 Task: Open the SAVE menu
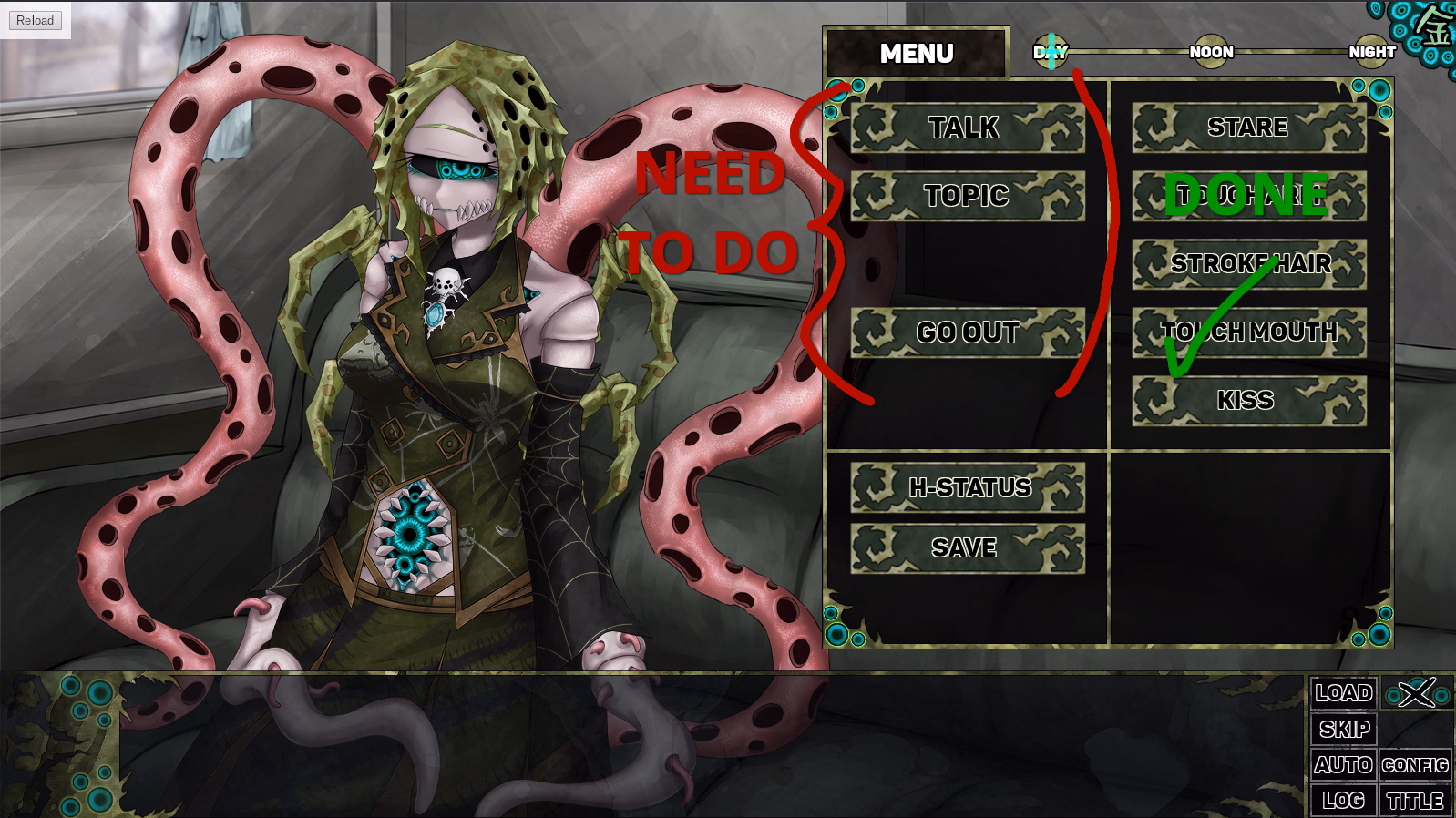coord(967,548)
